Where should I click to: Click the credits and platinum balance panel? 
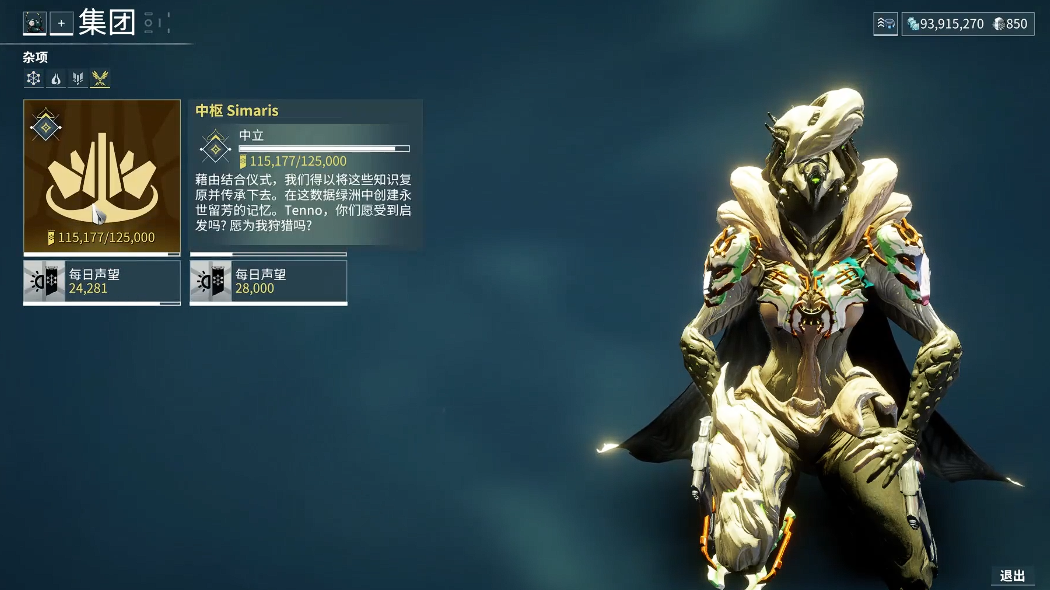click(x=967, y=24)
